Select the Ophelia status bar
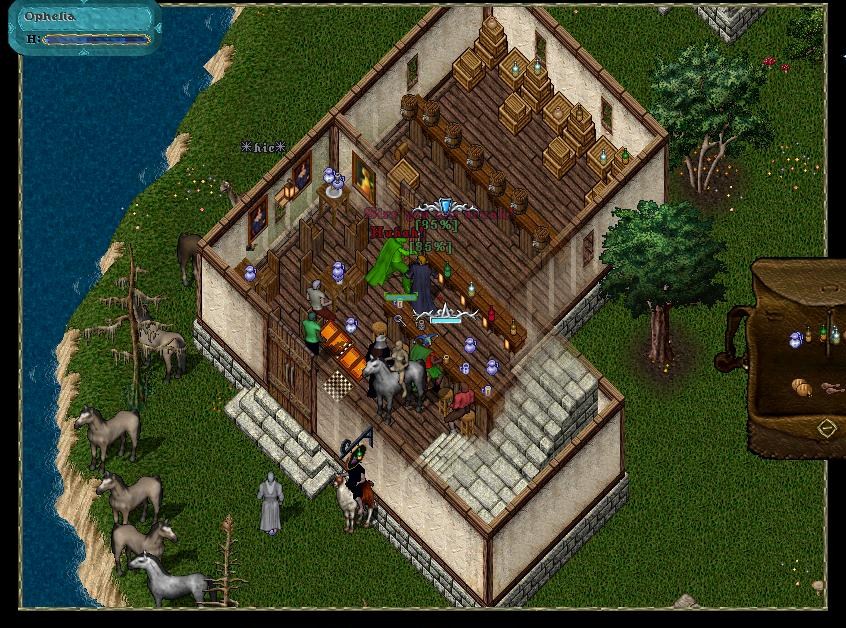This screenshot has width=846, height=628. pyautogui.click(x=85, y=28)
